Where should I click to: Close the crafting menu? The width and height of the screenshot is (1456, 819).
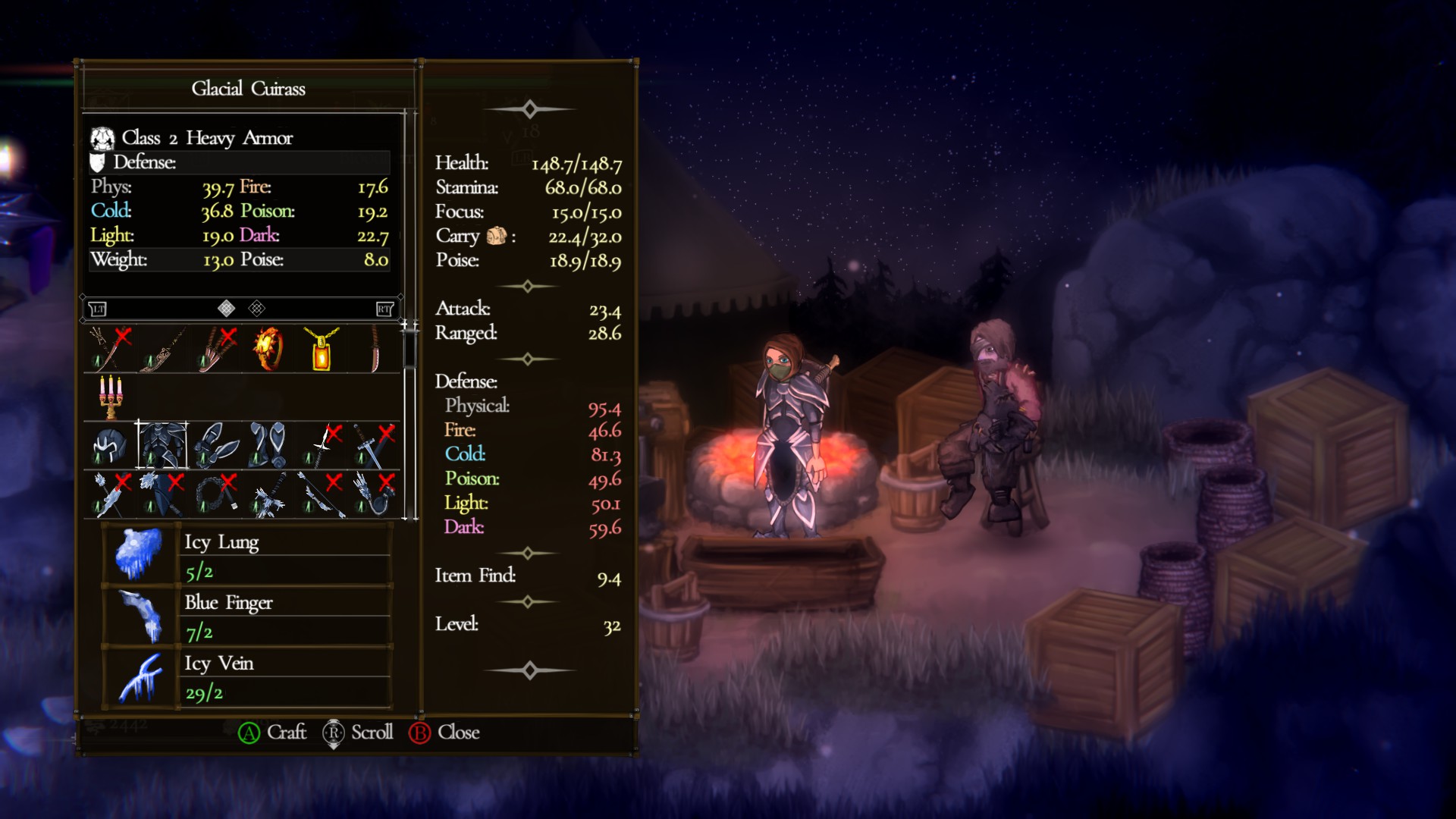444,733
